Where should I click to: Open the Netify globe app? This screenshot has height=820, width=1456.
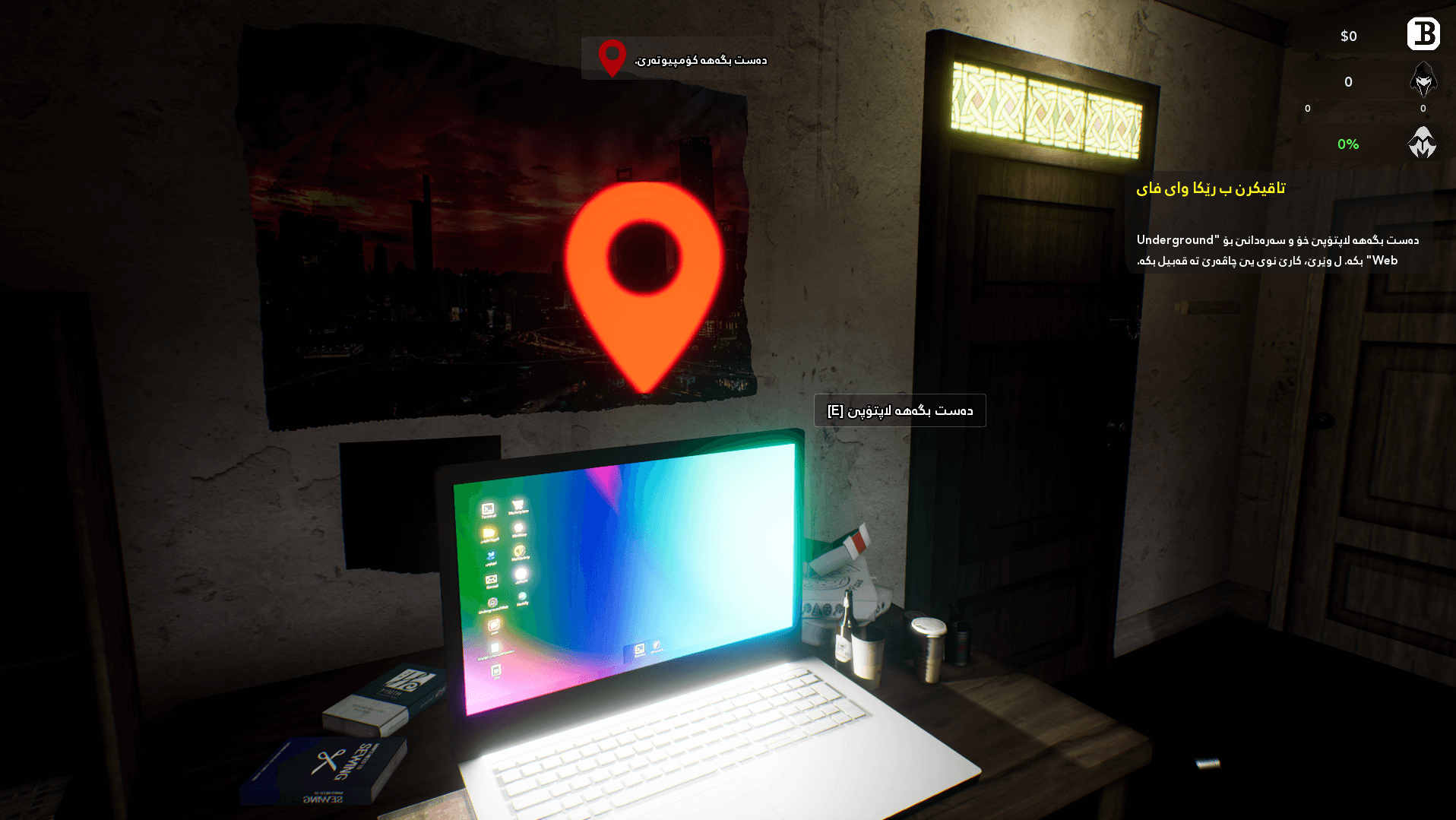click(522, 596)
